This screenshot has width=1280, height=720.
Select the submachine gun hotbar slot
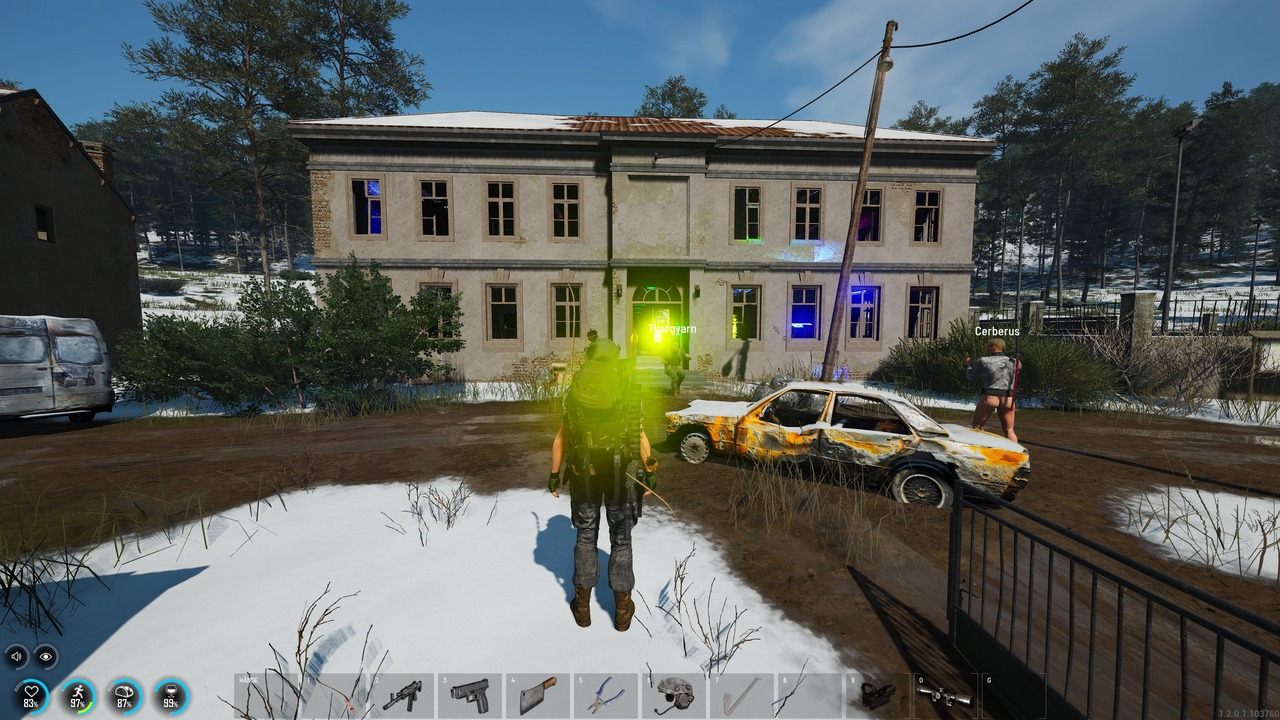click(x=402, y=695)
